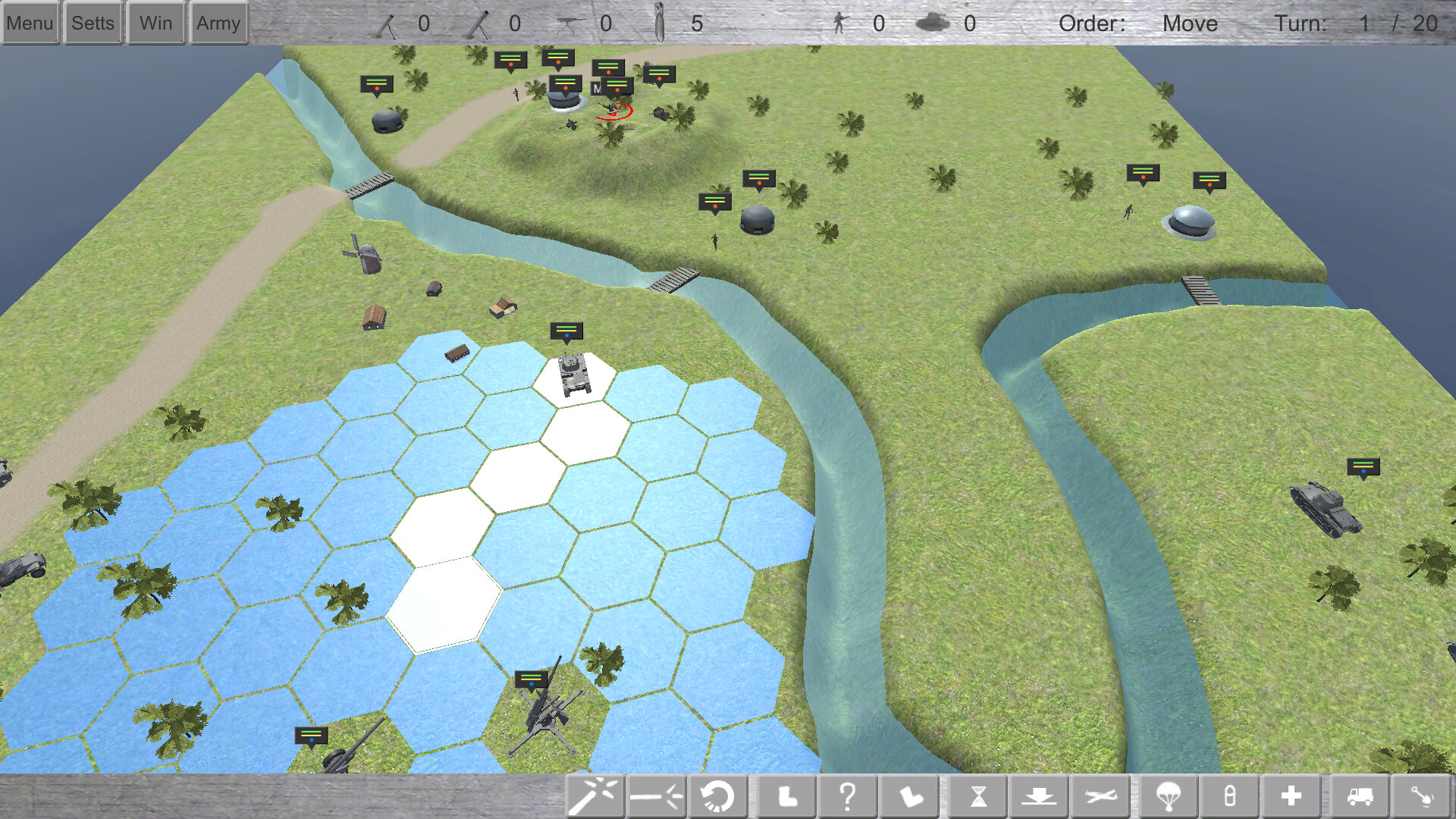This screenshot has height=819, width=1456.
Task: Click the Win button
Action: tap(155, 23)
